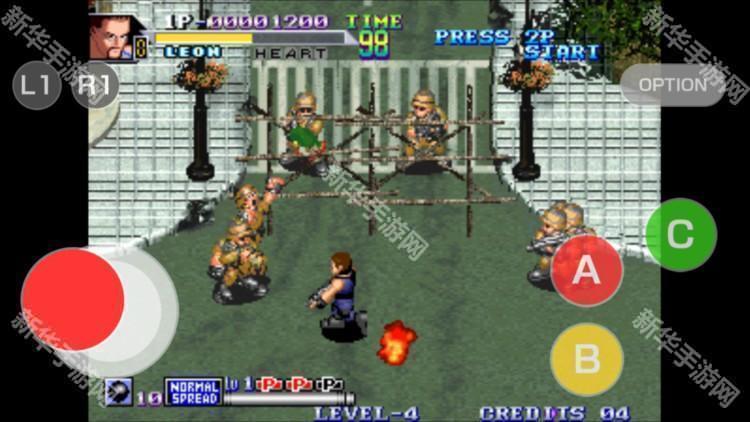Open the OPTION menu
Viewport: 750px width, 422px height.
(671, 85)
